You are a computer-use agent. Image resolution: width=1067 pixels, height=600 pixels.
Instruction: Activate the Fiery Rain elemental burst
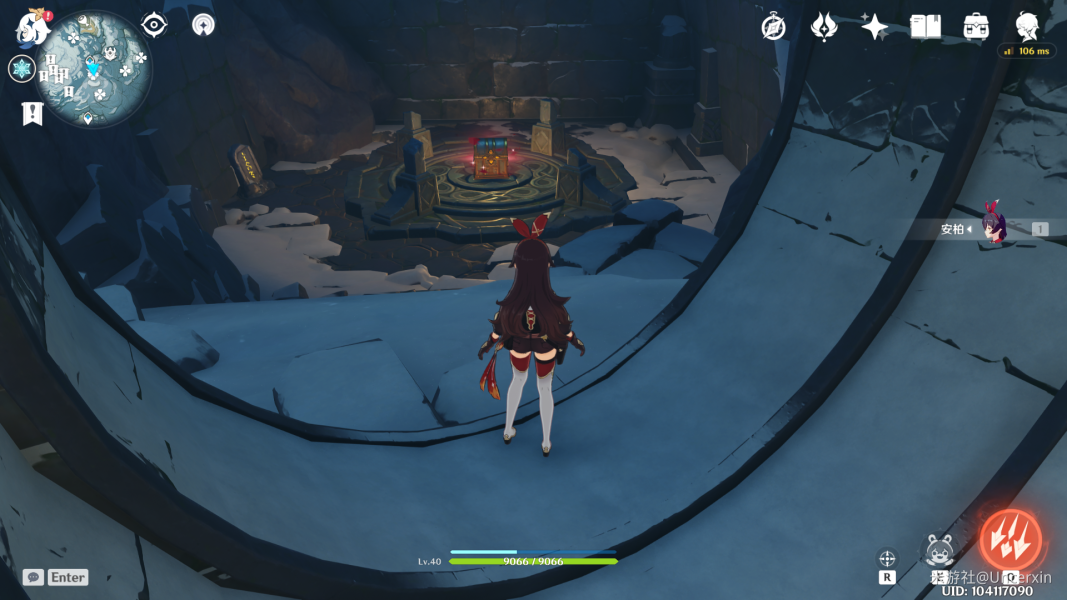point(1010,541)
